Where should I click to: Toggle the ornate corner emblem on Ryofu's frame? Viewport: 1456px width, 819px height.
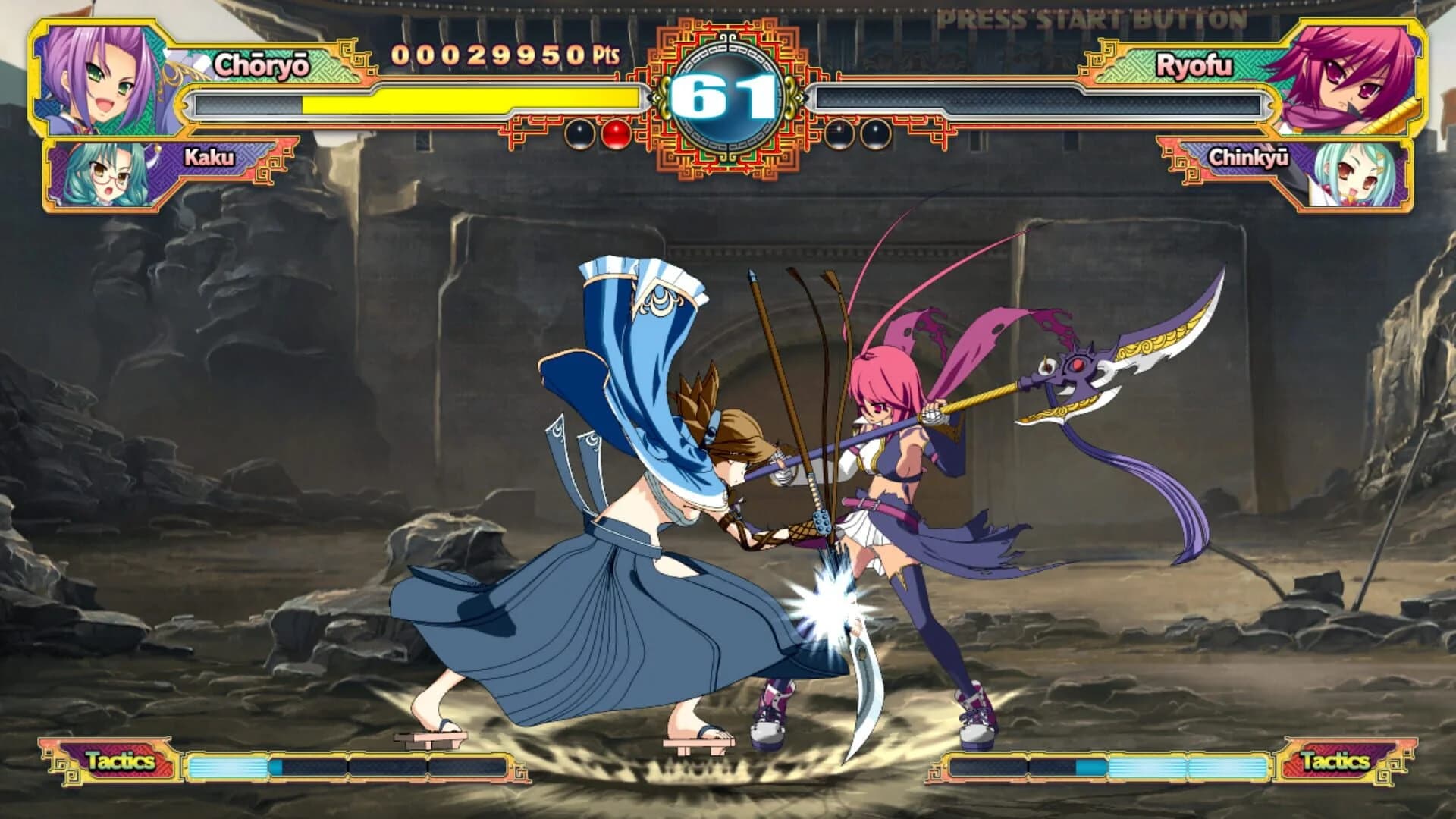coord(1100,57)
